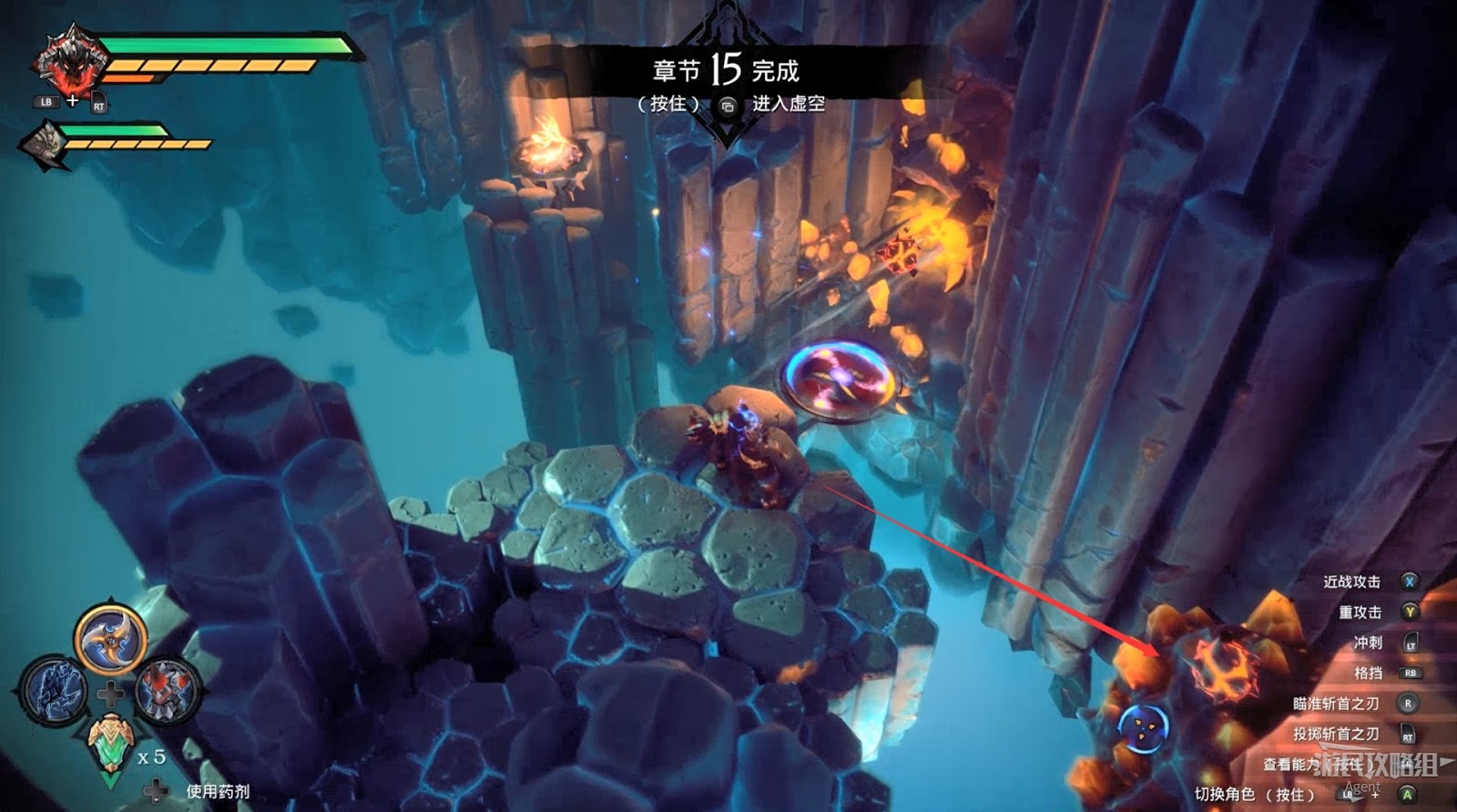Select the Vorpal Blade shuriken ability icon
The width and height of the screenshot is (1457, 812).
tap(110, 639)
